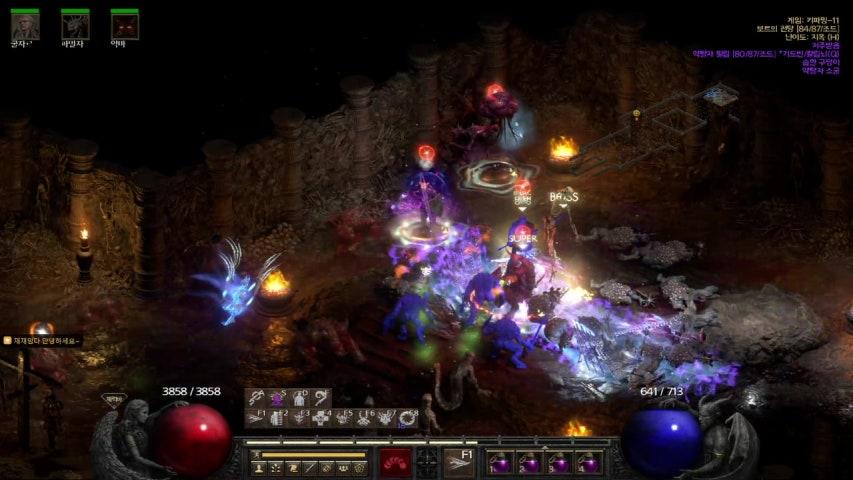The image size is (853, 480).
Task: Click the mercenary portrait with human face
Action: (x=25, y=25)
